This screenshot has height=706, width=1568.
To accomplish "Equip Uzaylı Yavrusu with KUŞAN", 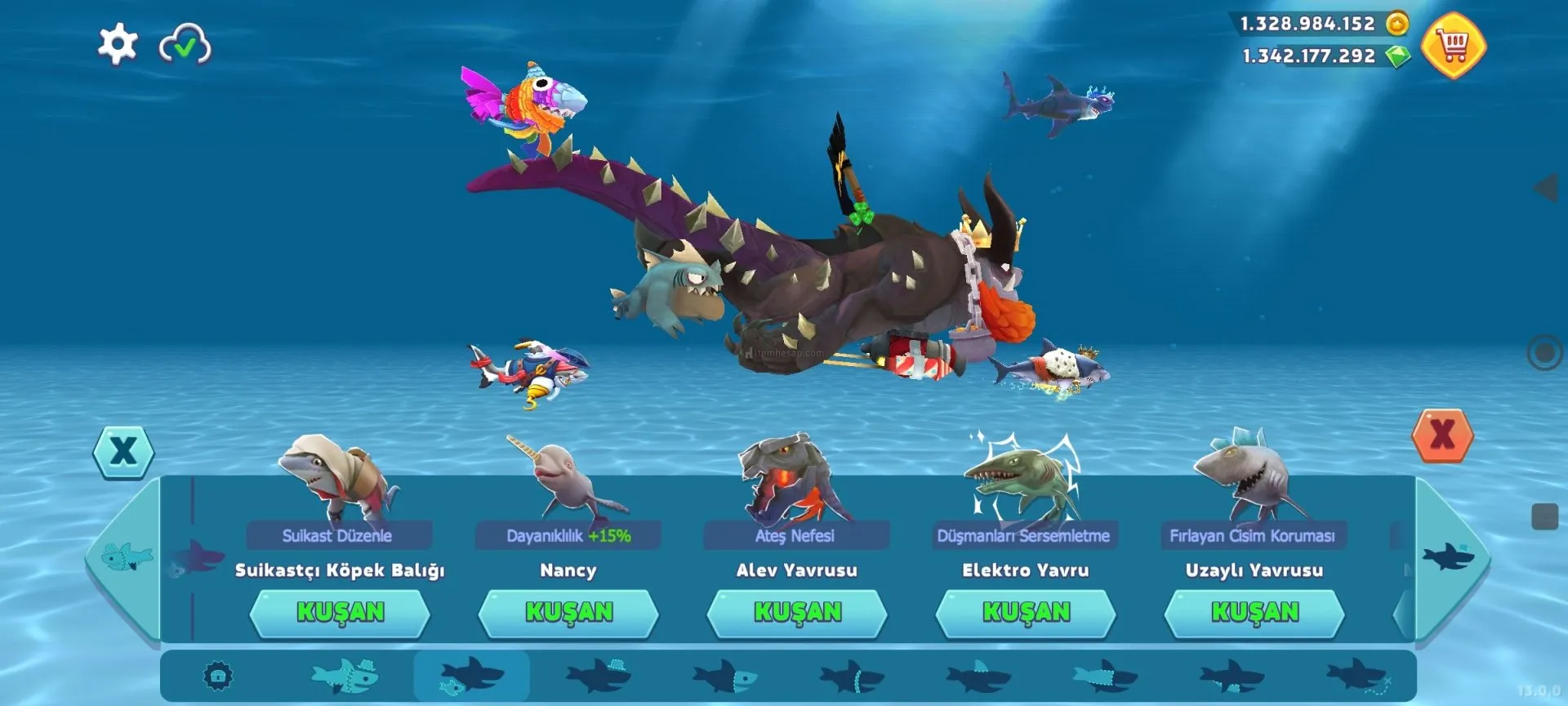I will [x=1254, y=613].
